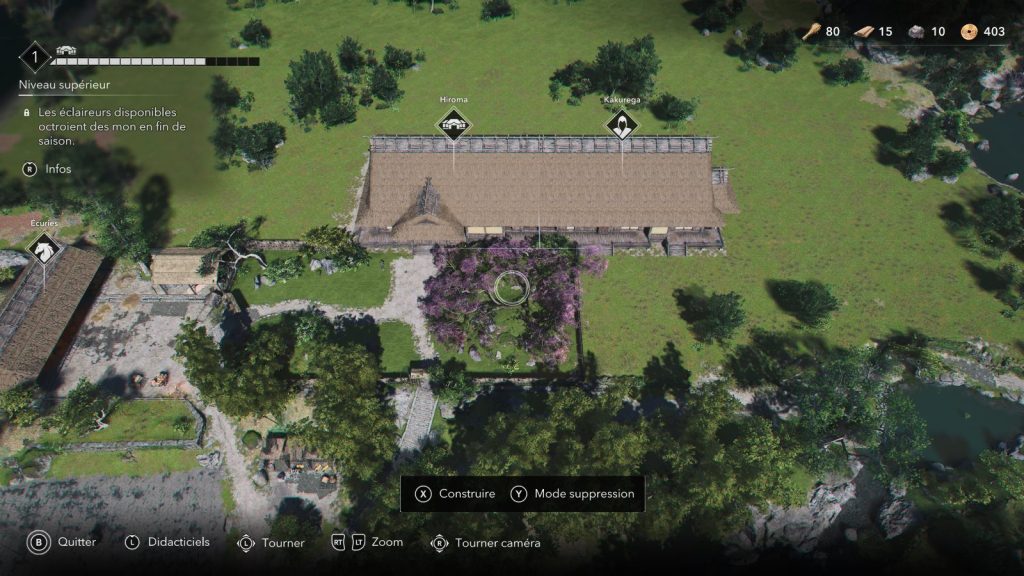Screen dimensions: 1024x576
Task: Show the Infos panel
Action: (48, 169)
